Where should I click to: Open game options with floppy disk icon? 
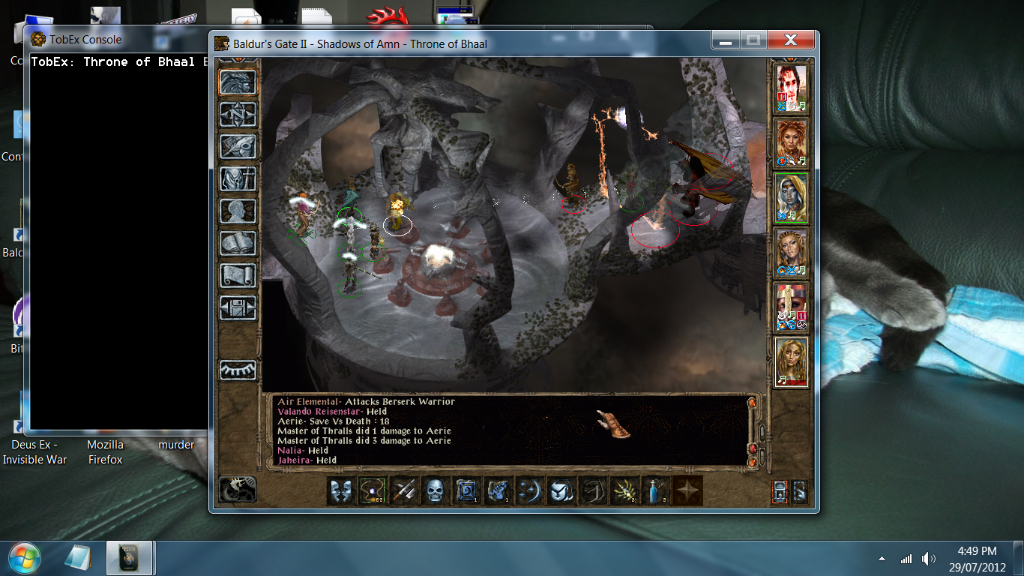237,307
